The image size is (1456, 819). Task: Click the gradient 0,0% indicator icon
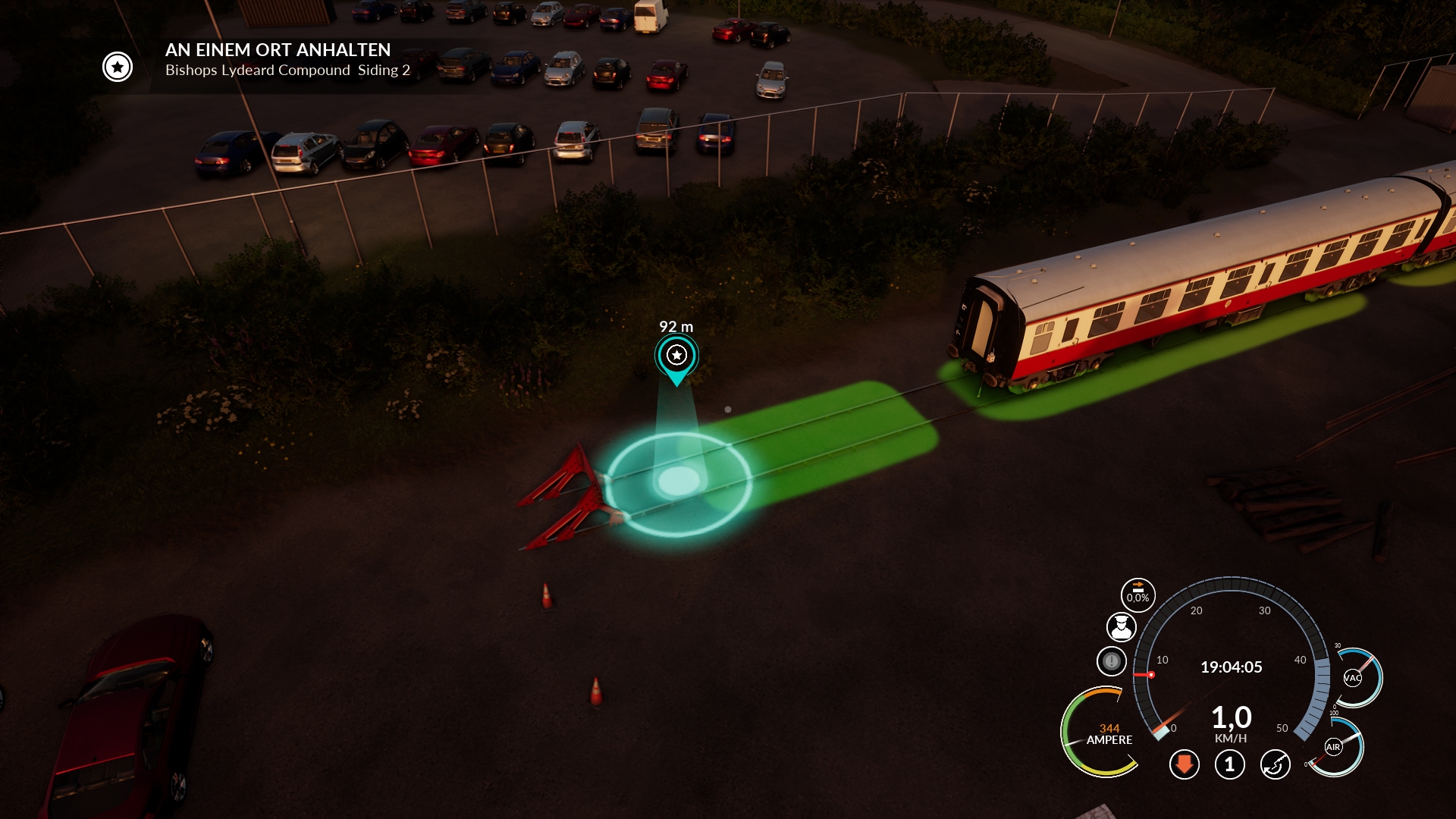click(x=1137, y=595)
